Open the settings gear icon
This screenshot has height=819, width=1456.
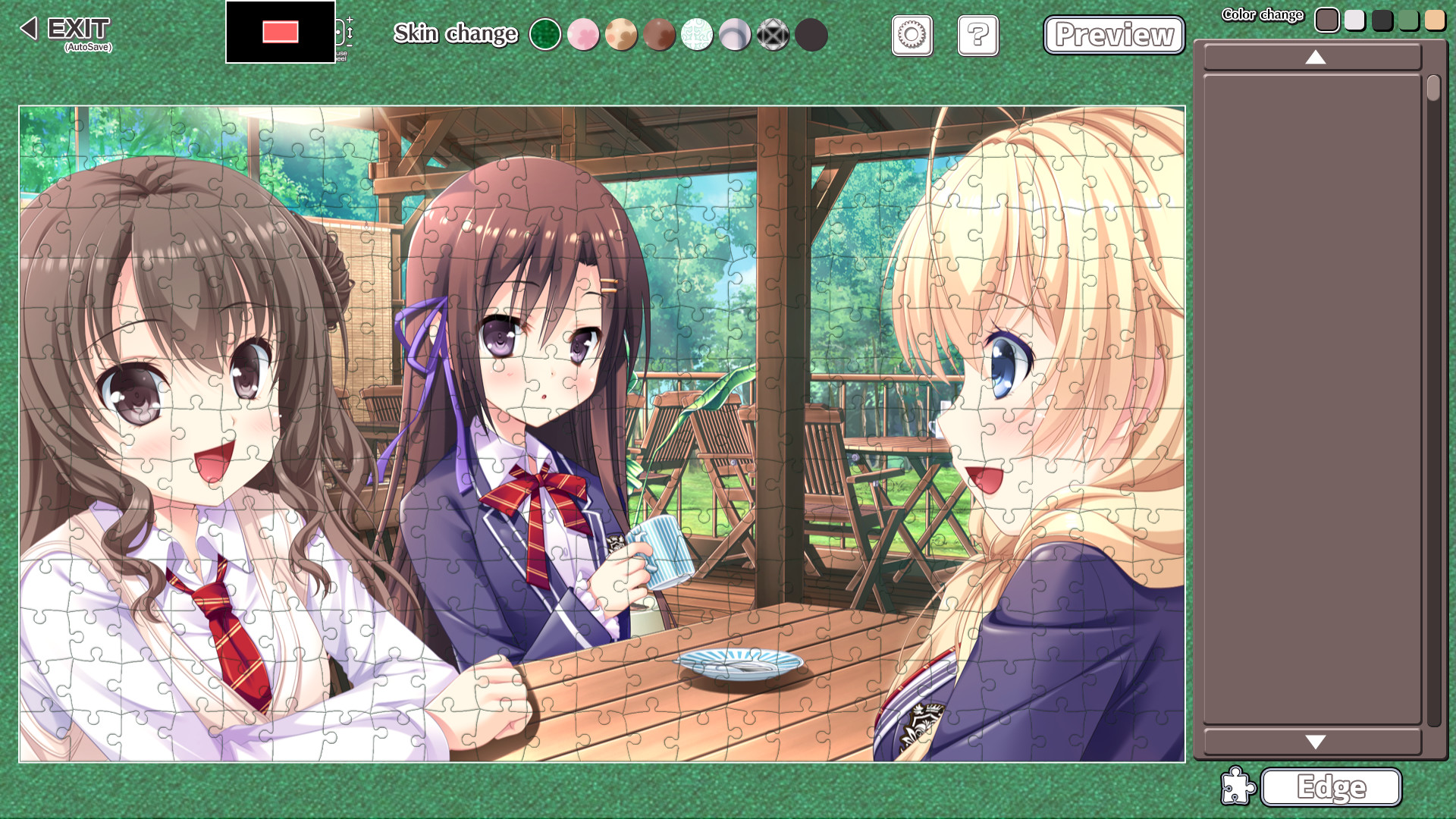[x=912, y=36]
